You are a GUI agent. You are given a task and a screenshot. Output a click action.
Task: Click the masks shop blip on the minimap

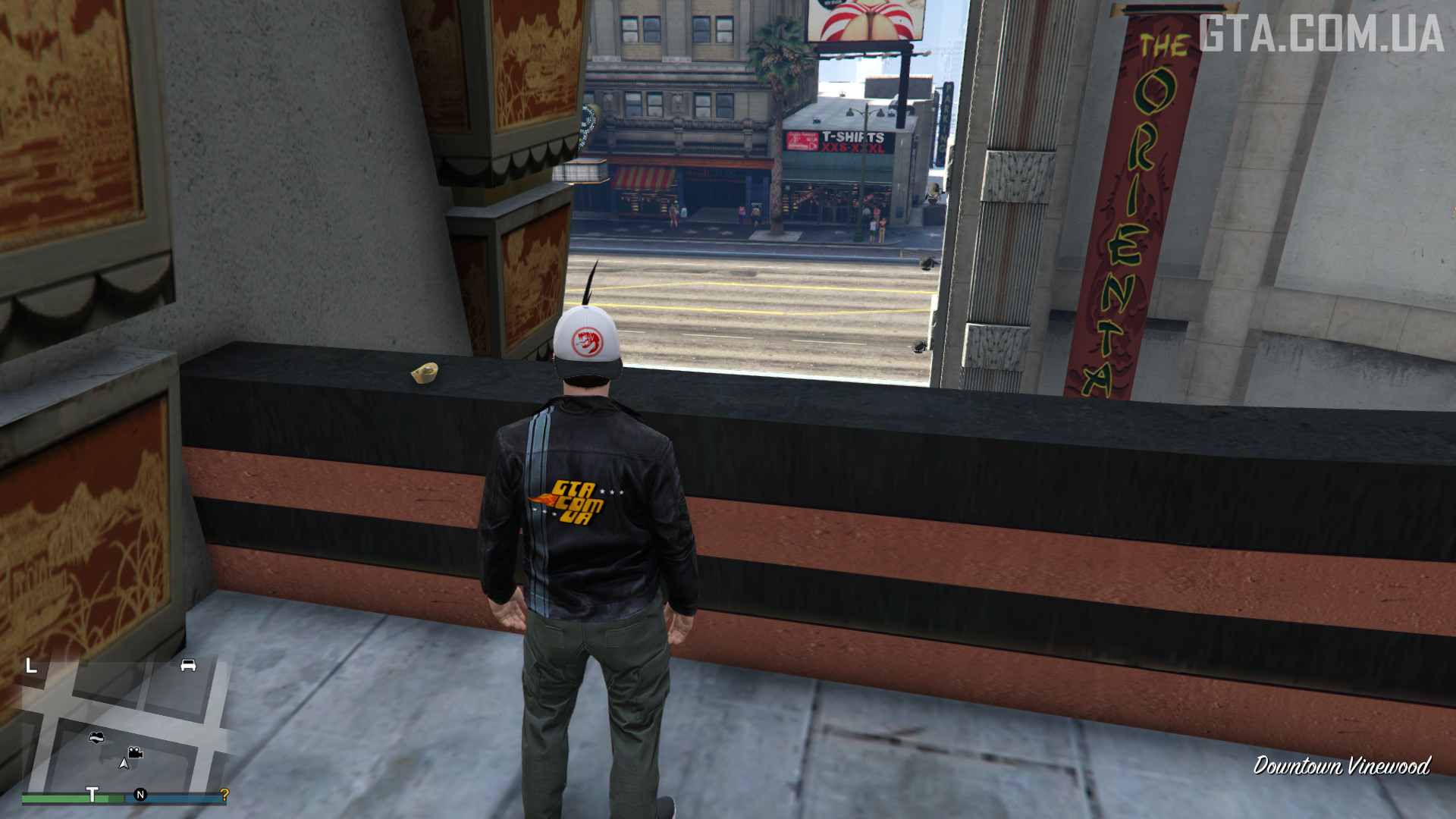point(96,737)
